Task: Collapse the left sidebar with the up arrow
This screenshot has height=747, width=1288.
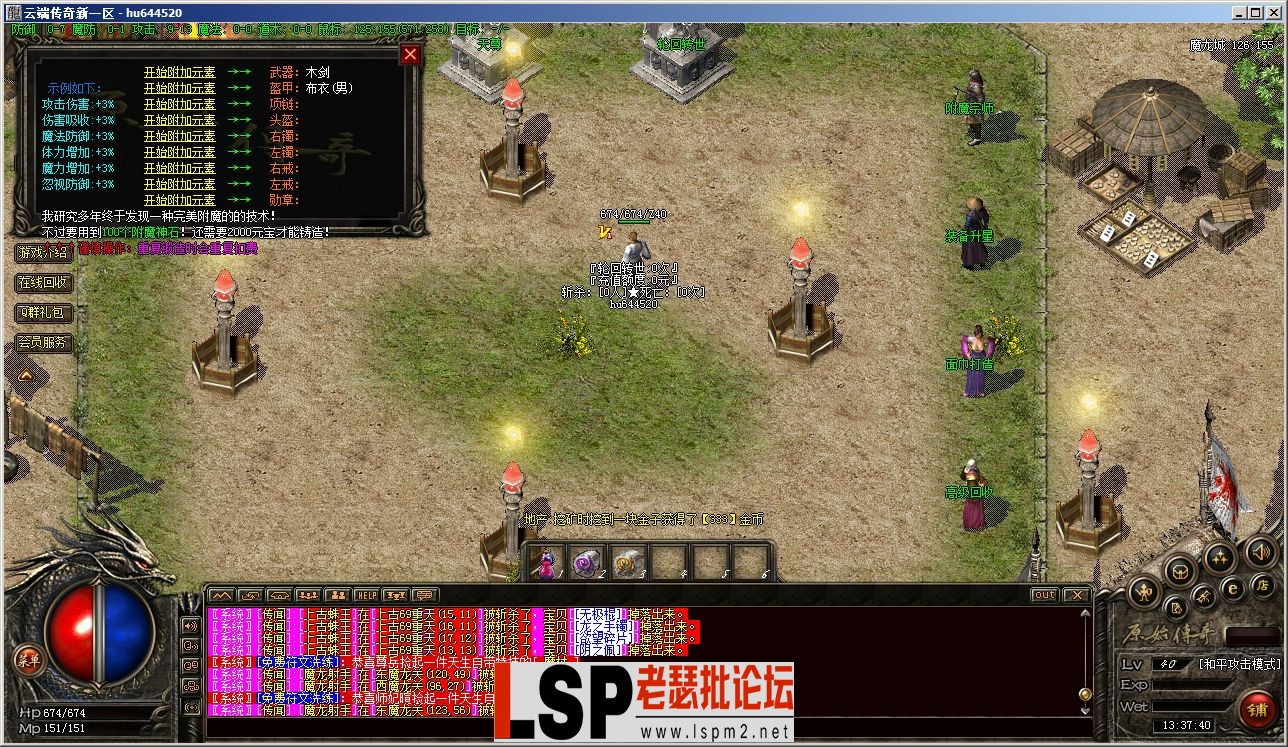Action: tap(25, 376)
